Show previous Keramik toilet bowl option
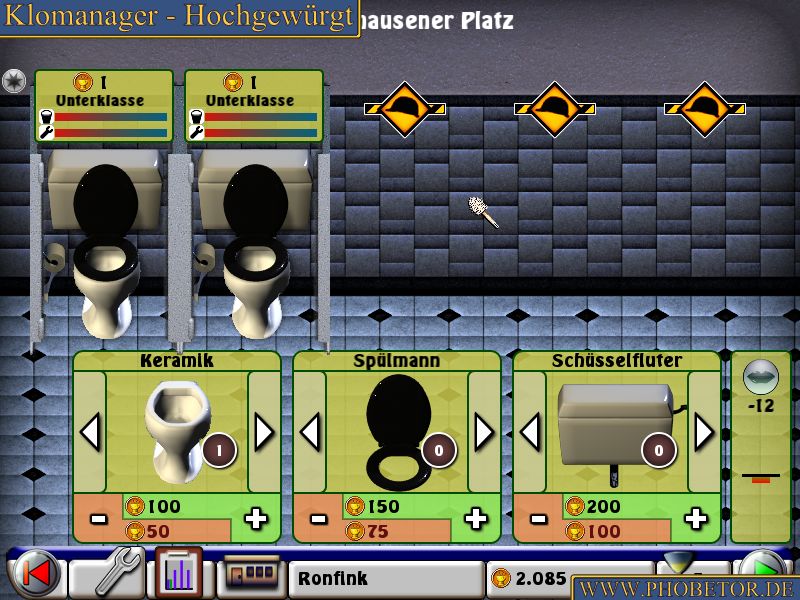Viewport: 800px width, 600px height. pos(90,432)
